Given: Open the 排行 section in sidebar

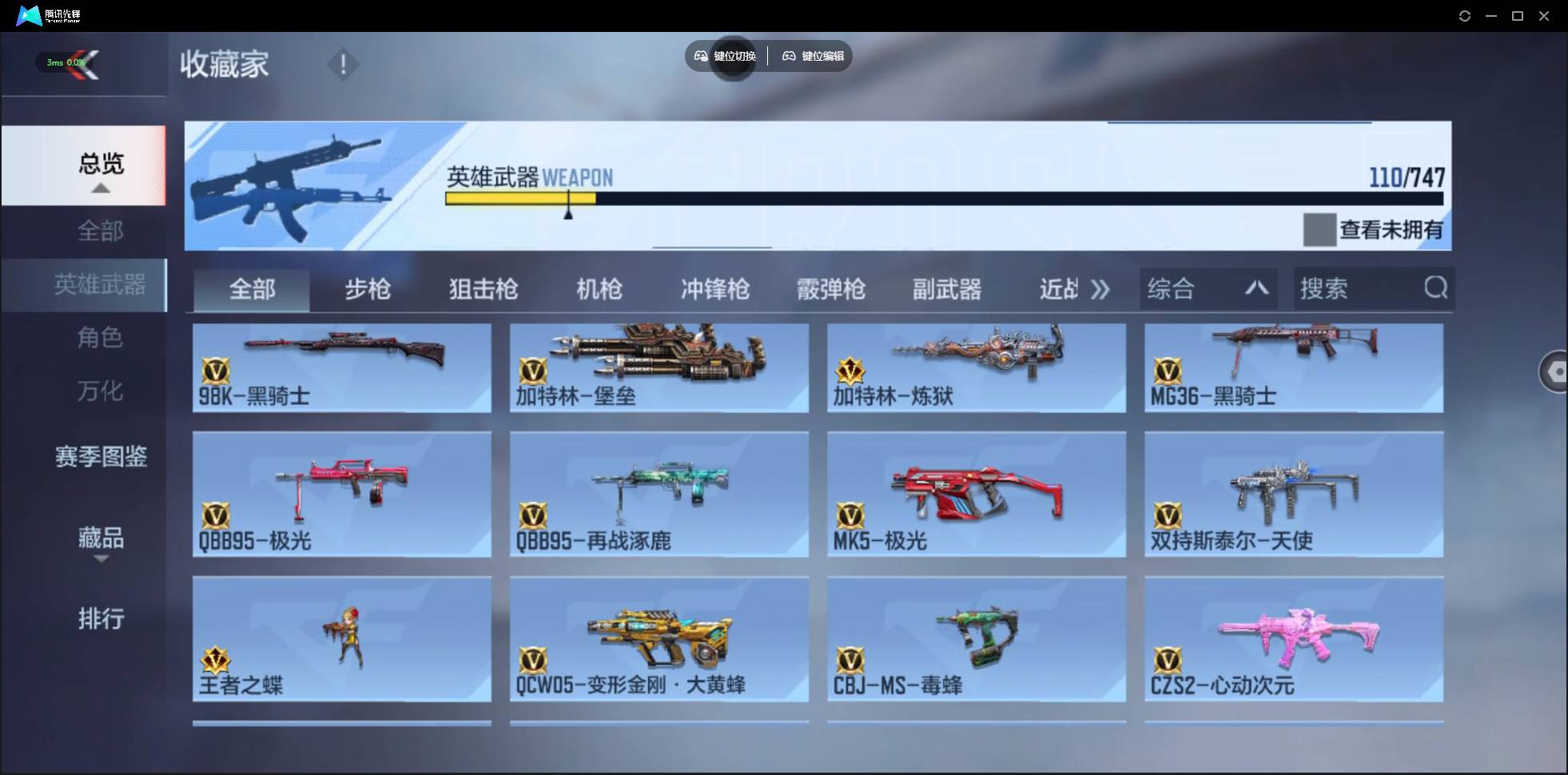Looking at the screenshot, I should [x=101, y=619].
